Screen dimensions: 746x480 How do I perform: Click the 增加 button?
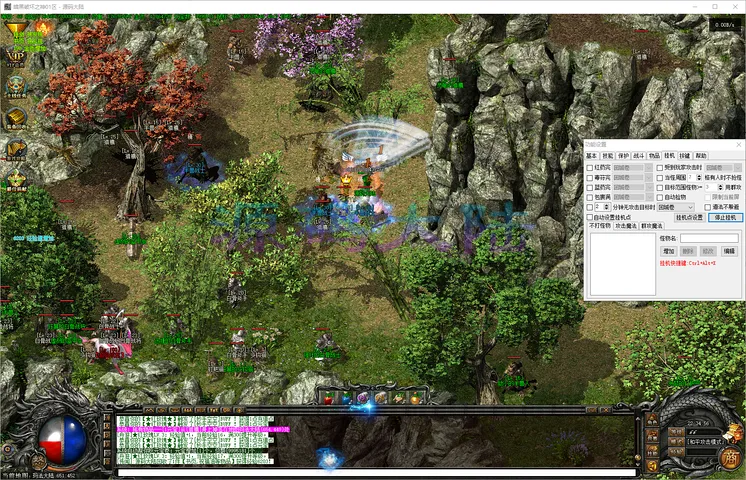click(x=670, y=251)
